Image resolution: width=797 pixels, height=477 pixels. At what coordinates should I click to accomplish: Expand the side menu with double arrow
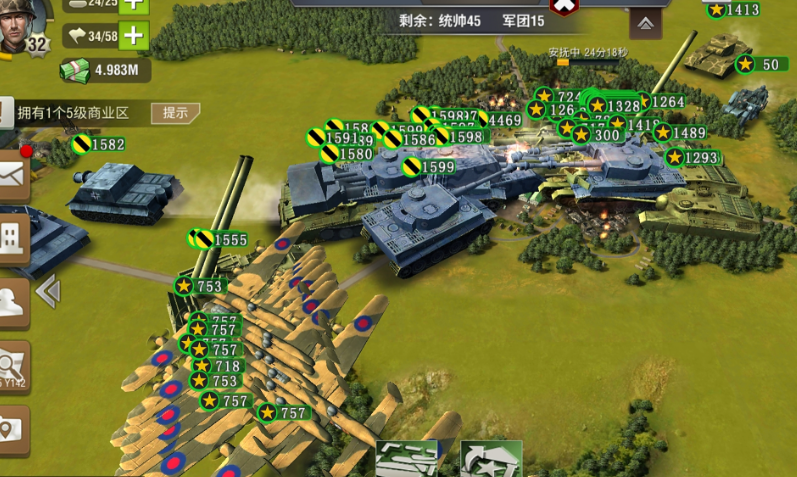47,291
